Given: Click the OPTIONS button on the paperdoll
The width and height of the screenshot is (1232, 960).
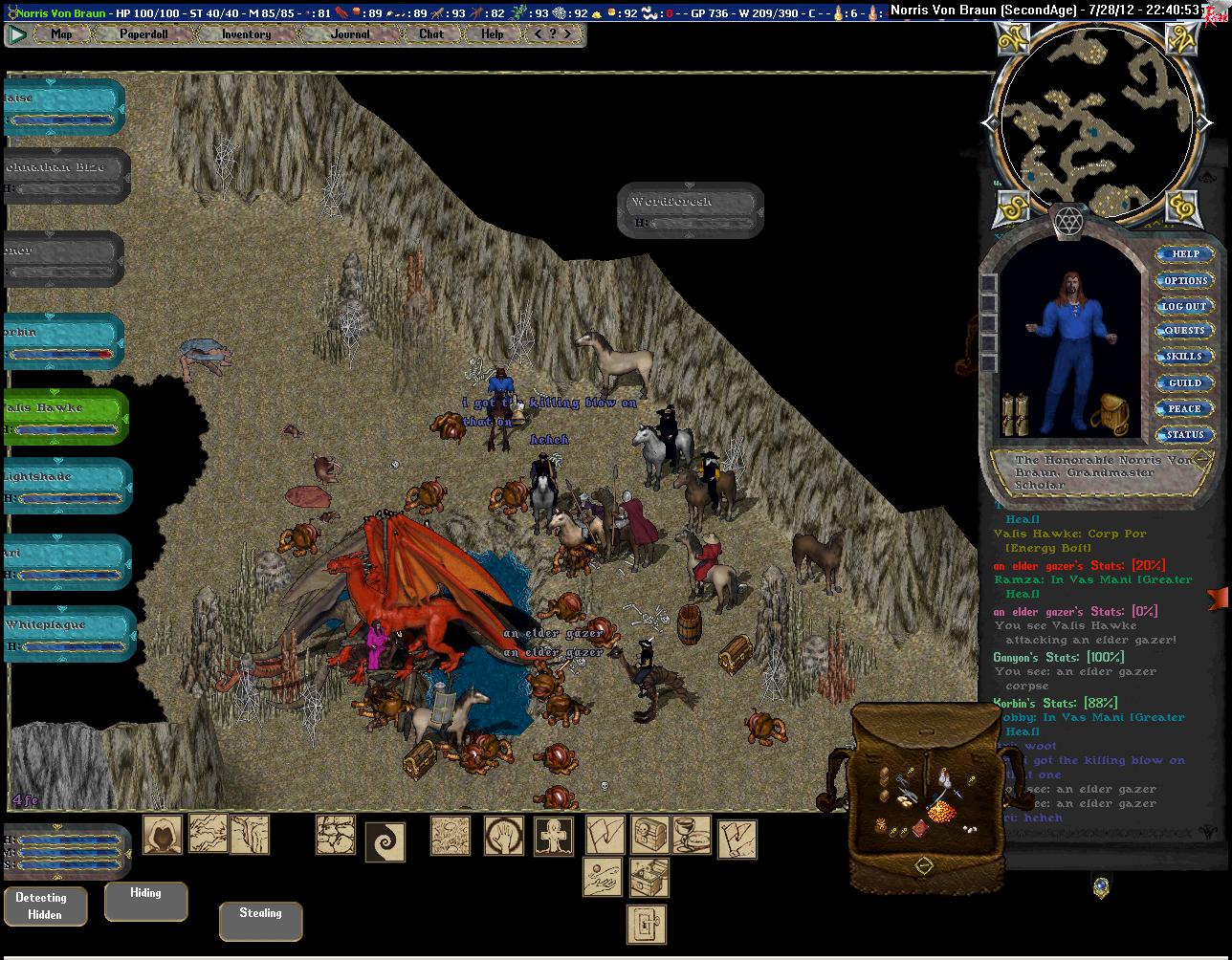Looking at the screenshot, I should pos(1185,280).
